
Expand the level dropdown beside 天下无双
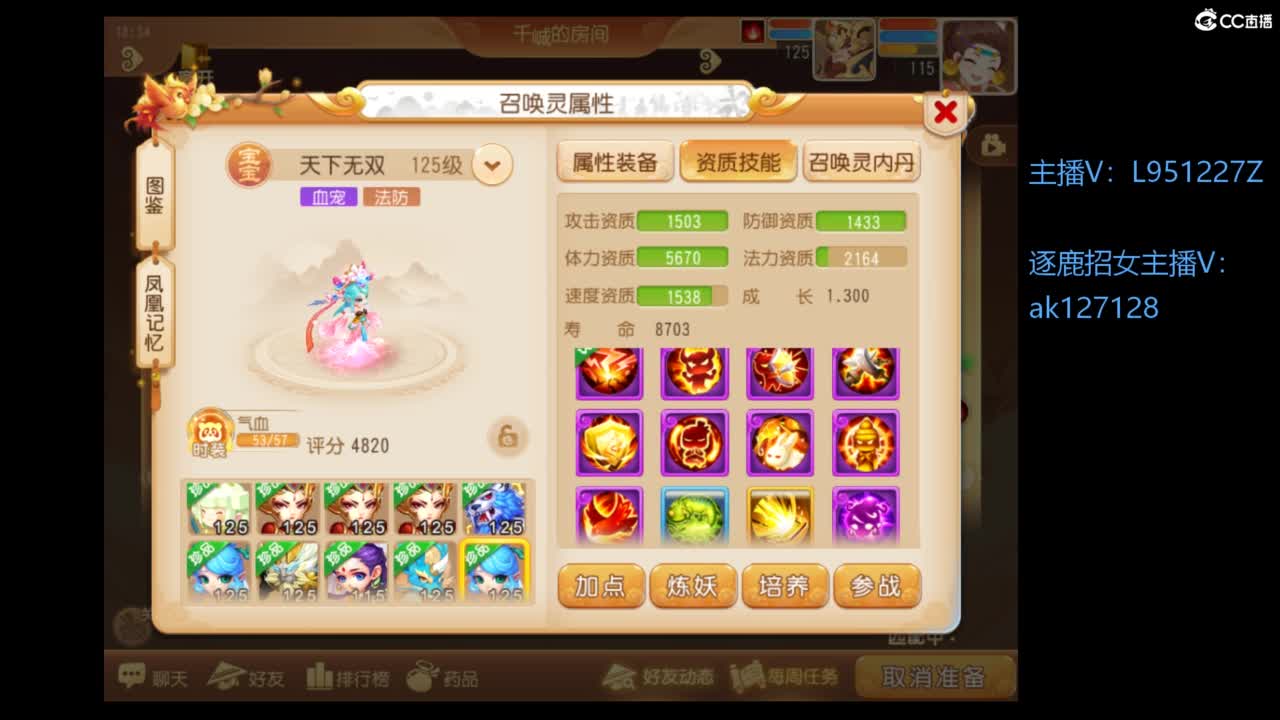pyautogui.click(x=490, y=166)
